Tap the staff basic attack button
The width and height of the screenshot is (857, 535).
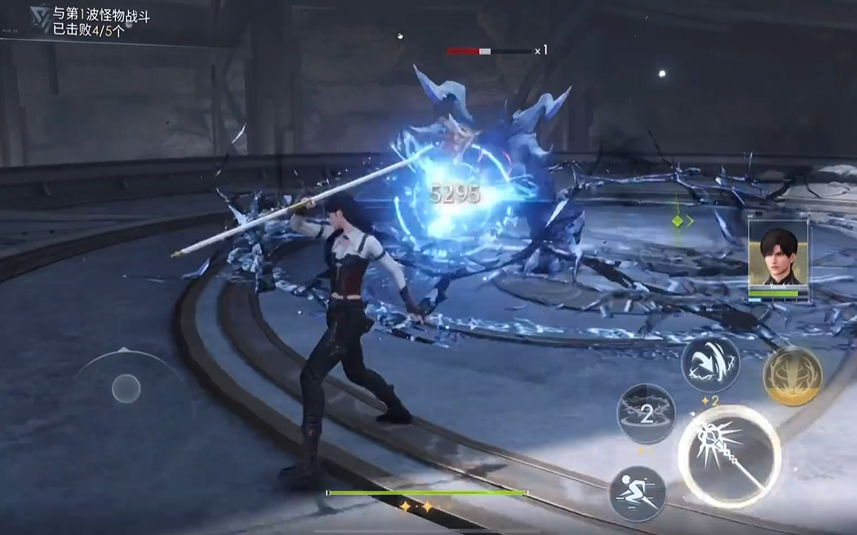pyautogui.click(x=730, y=457)
